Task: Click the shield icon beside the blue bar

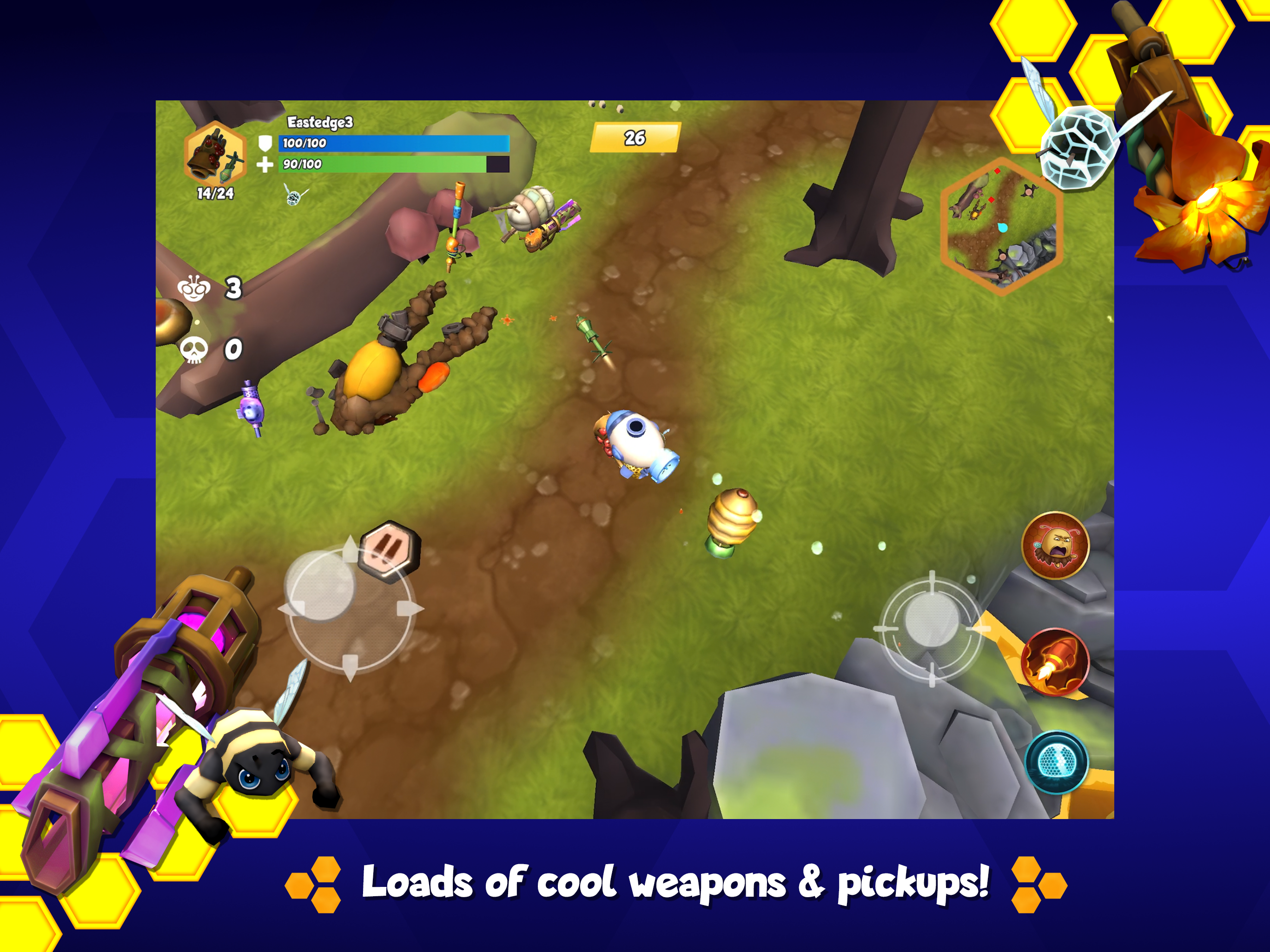Action: pyautogui.click(x=266, y=144)
